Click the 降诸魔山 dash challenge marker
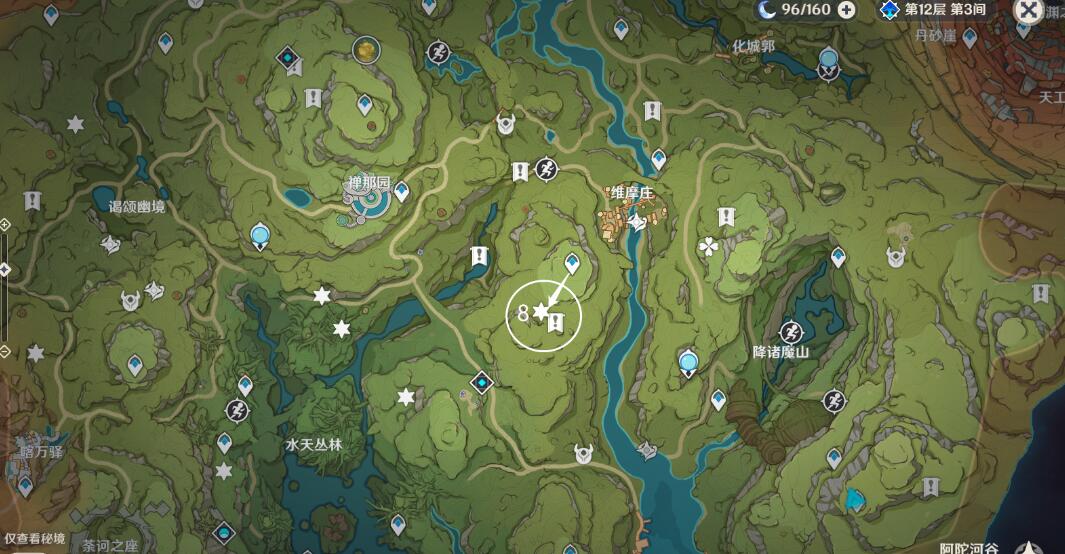1065x554 pixels. [x=791, y=330]
